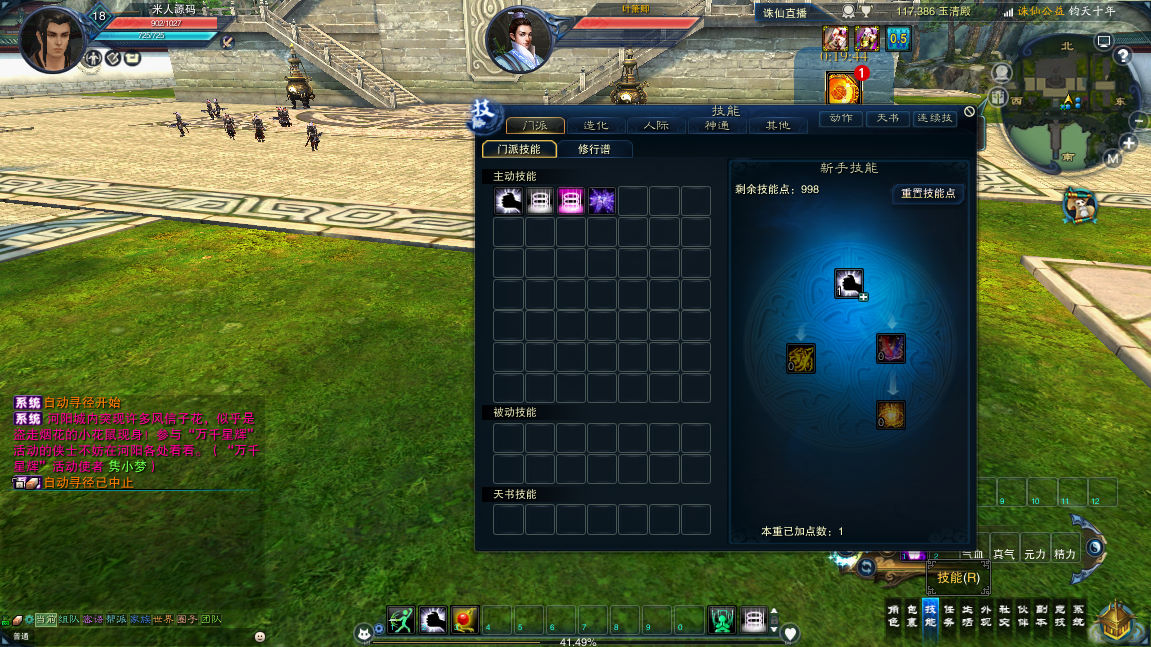Open the 天书 button
Image resolution: width=1151 pixels, height=647 pixels.
point(887,118)
